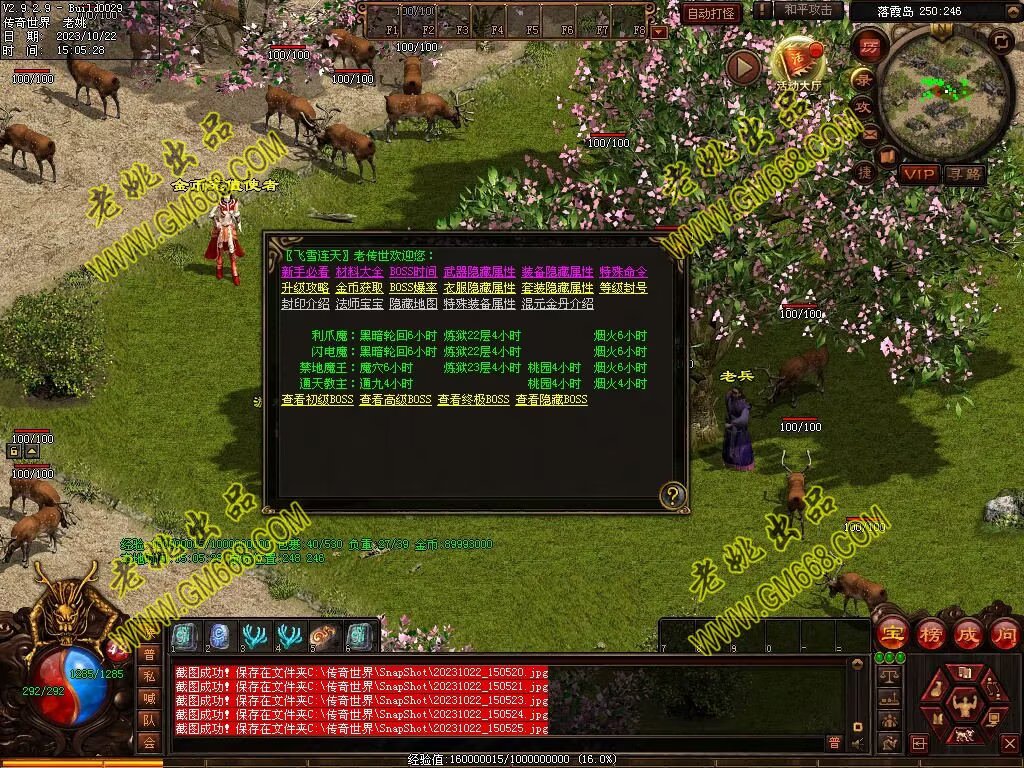Click the round play arrow button
This screenshot has height=768, width=1024.
pyautogui.click(x=743, y=67)
